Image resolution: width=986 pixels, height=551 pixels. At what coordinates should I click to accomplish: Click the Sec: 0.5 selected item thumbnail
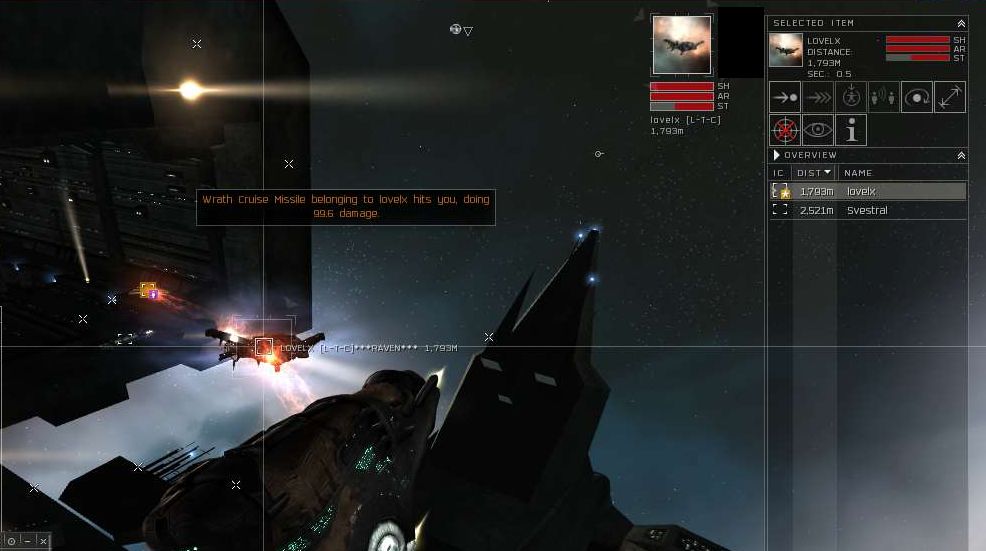[785, 50]
